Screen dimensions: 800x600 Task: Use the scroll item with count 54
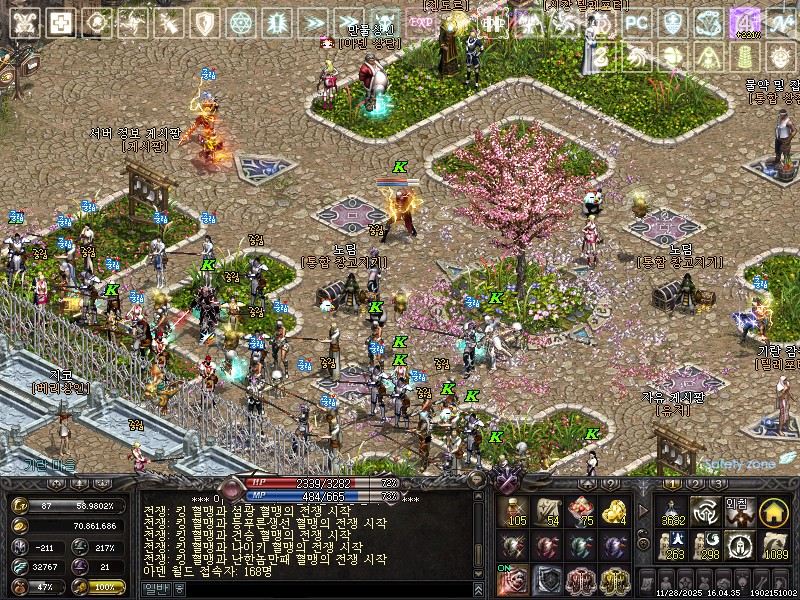pos(548,511)
